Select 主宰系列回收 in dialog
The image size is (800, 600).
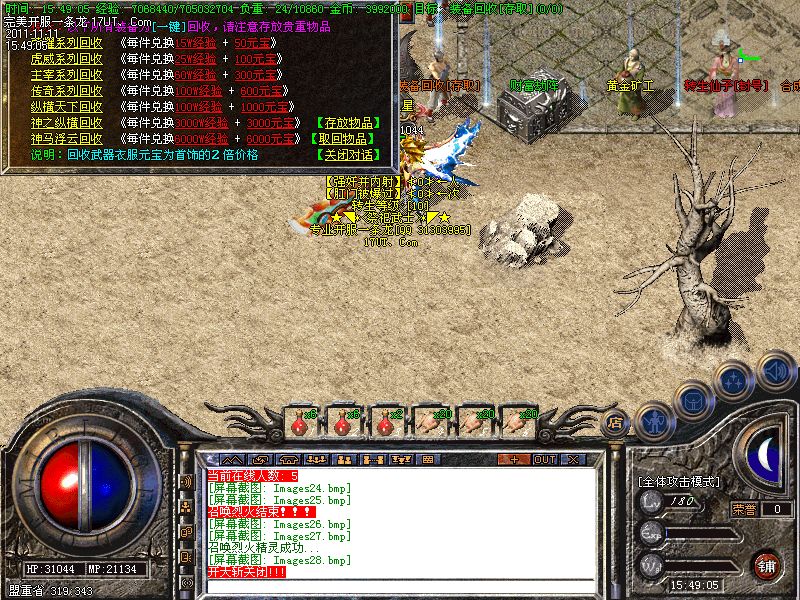pyautogui.click(x=66, y=76)
